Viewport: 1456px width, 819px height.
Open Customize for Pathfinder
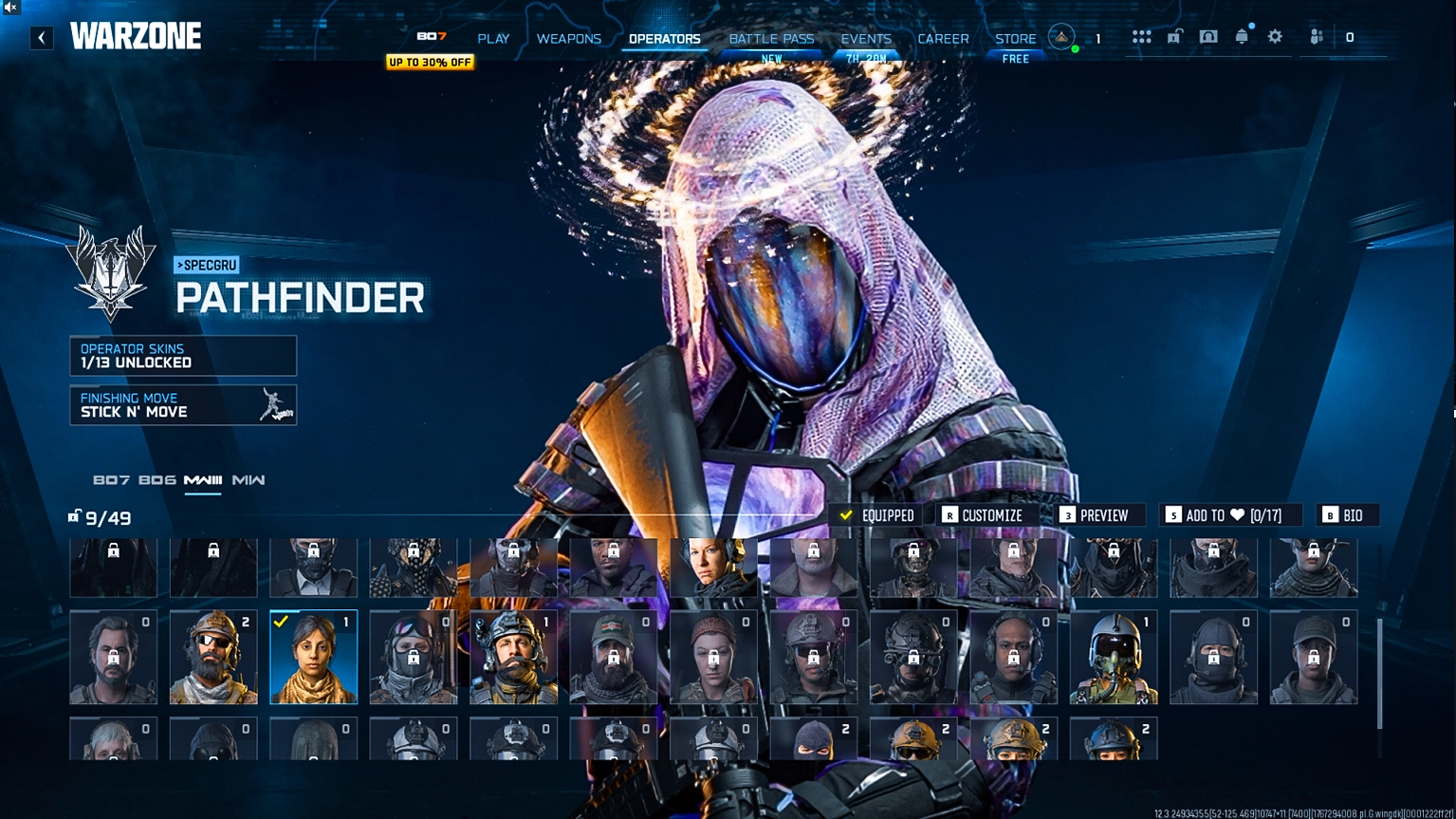[x=986, y=514]
